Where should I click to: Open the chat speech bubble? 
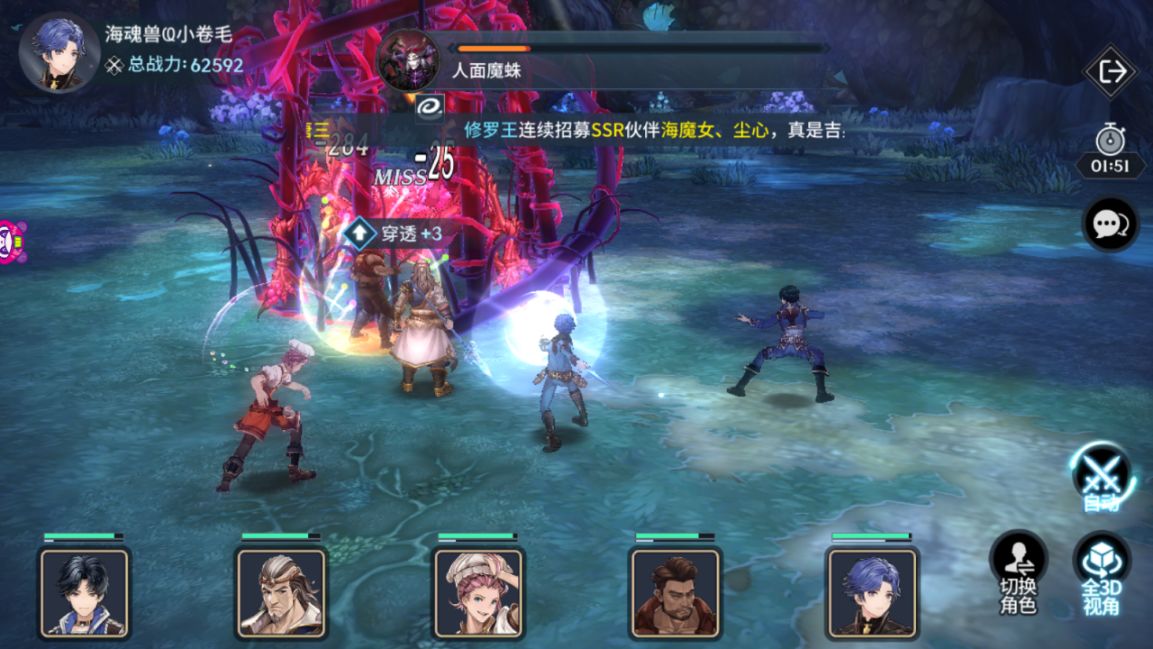pyautogui.click(x=1110, y=224)
